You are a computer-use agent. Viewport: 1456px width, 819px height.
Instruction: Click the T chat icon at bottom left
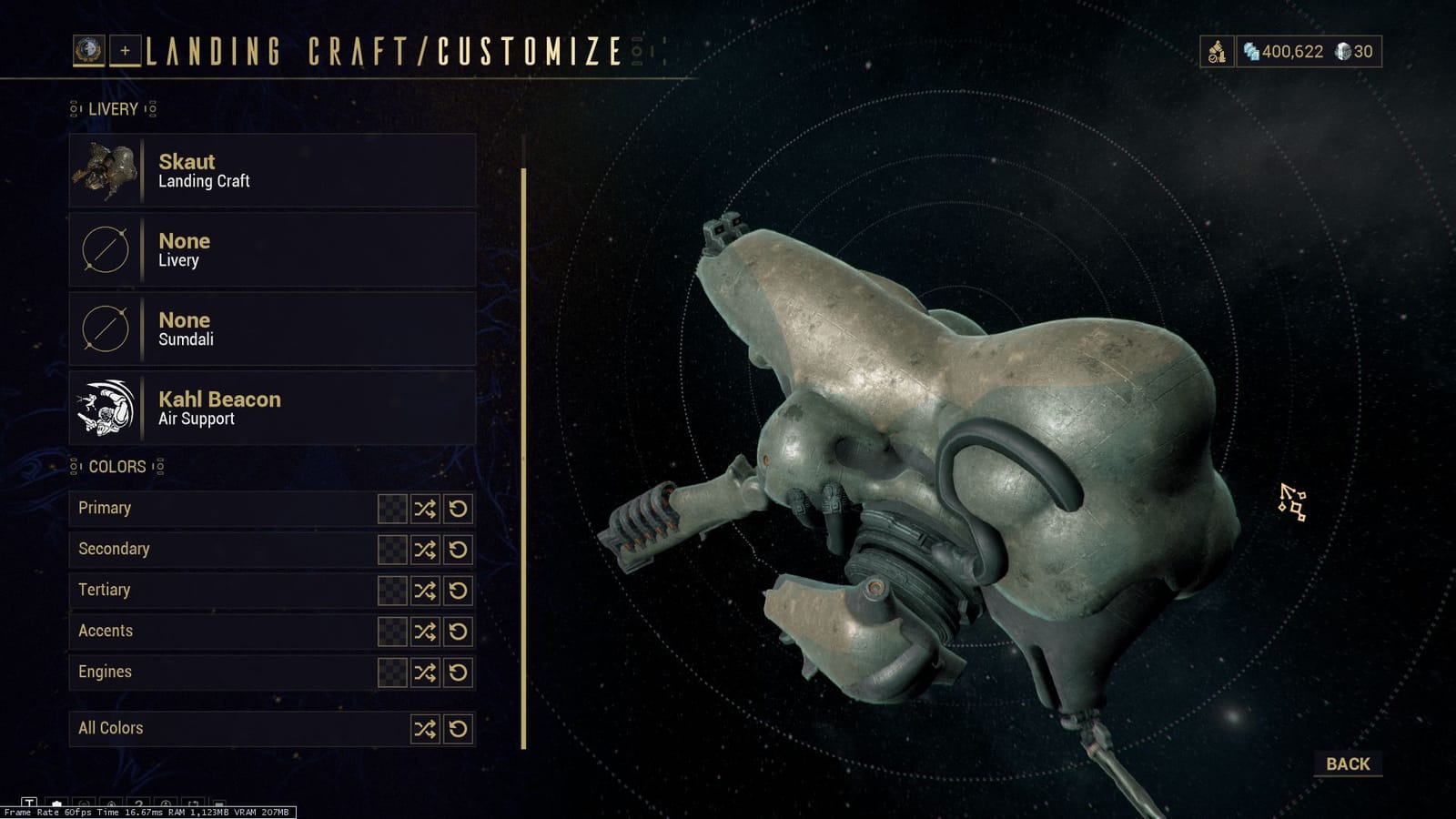[28, 803]
